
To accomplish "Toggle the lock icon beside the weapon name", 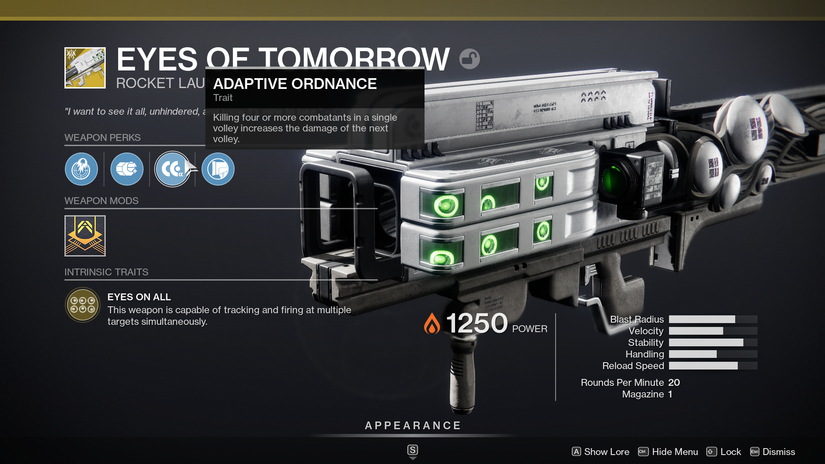I will point(469,58).
